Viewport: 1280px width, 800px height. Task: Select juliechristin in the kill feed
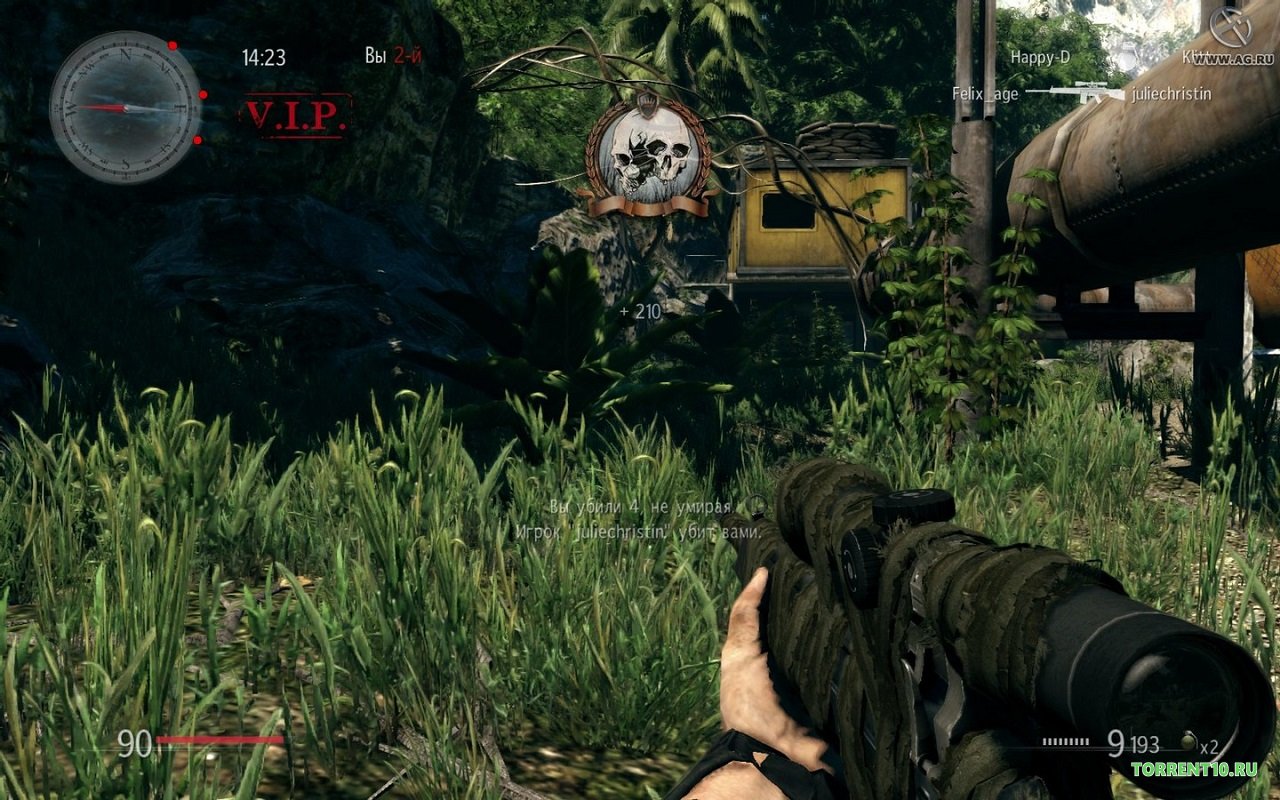coord(1171,94)
